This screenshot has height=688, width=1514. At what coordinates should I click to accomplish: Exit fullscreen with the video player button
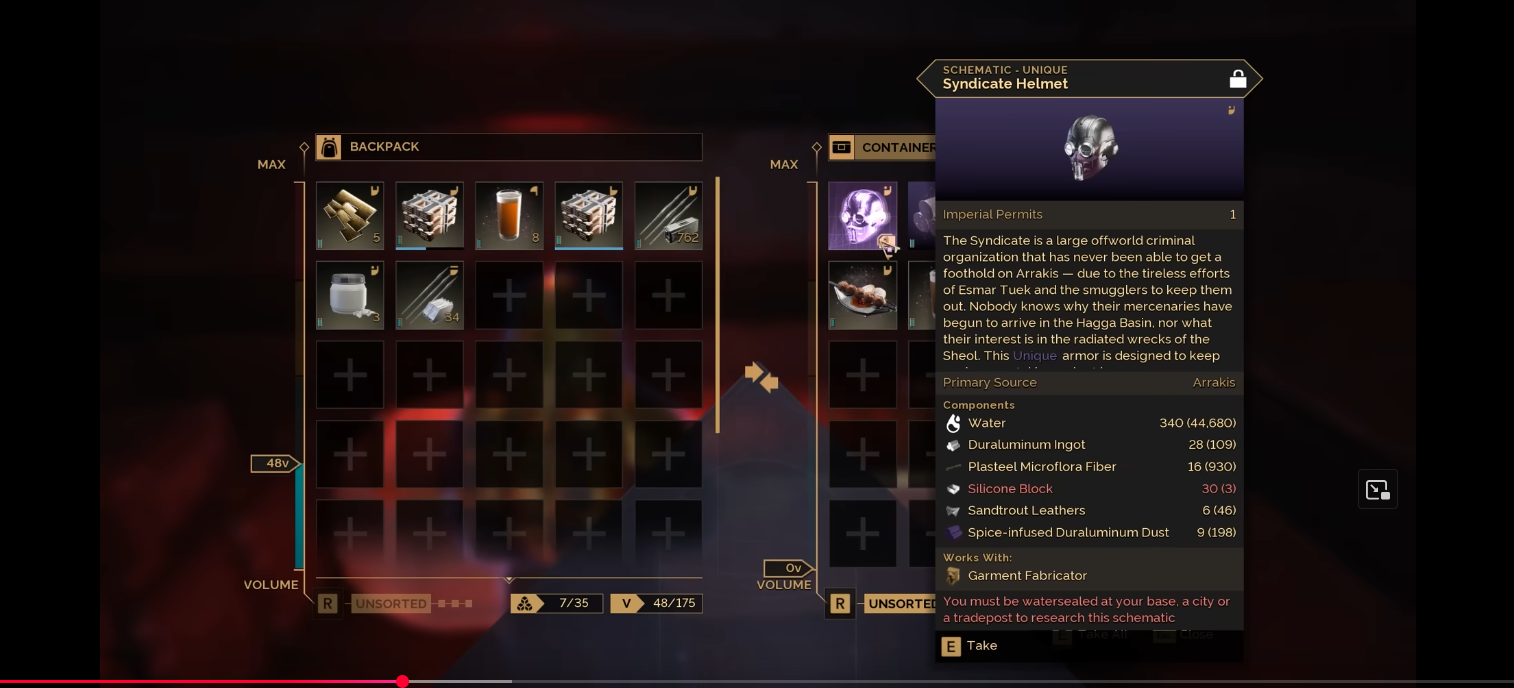click(1377, 490)
